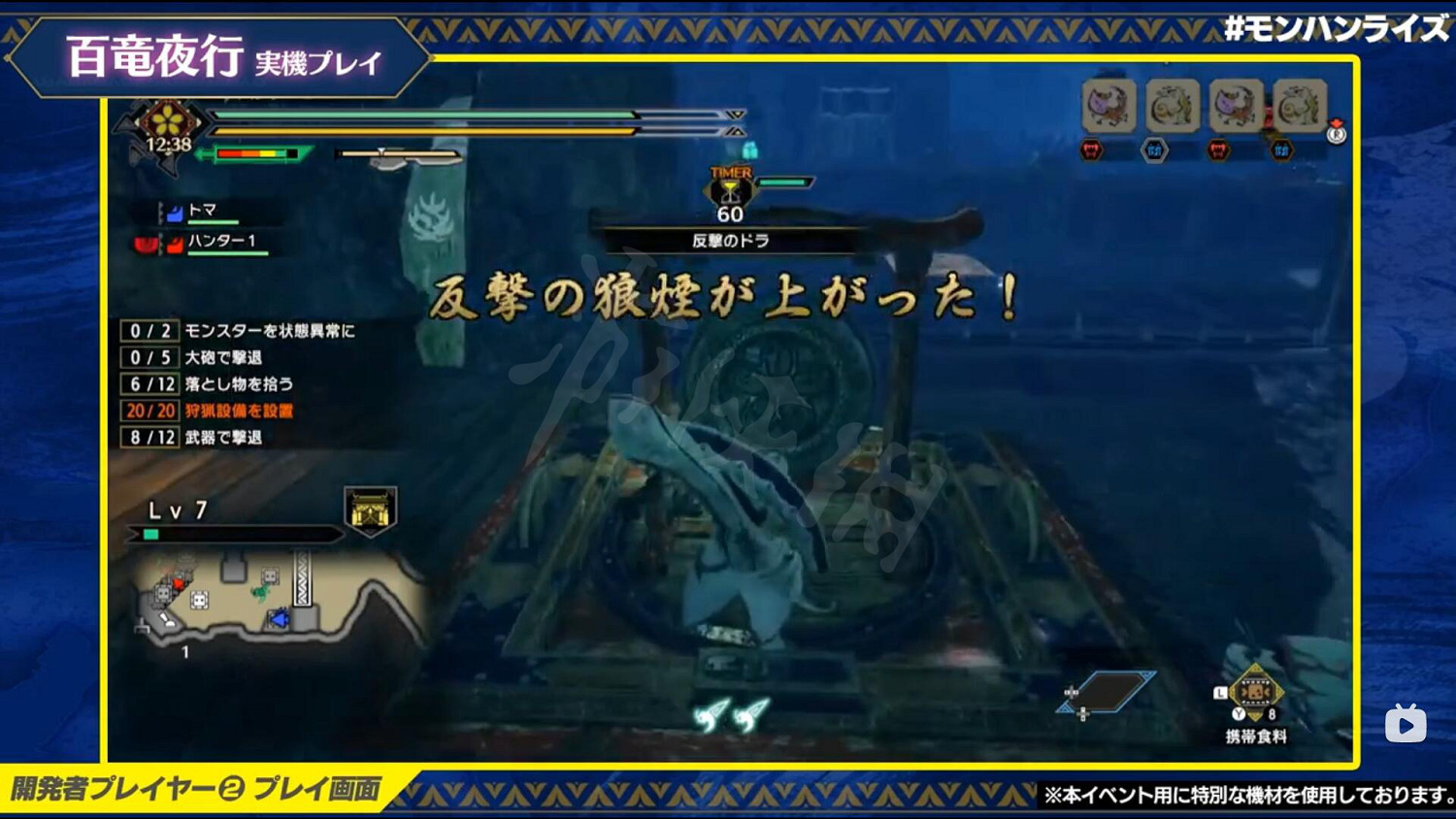Expand the monster queue with the R button prompt
1456x819 pixels.
click(1336, 134)
